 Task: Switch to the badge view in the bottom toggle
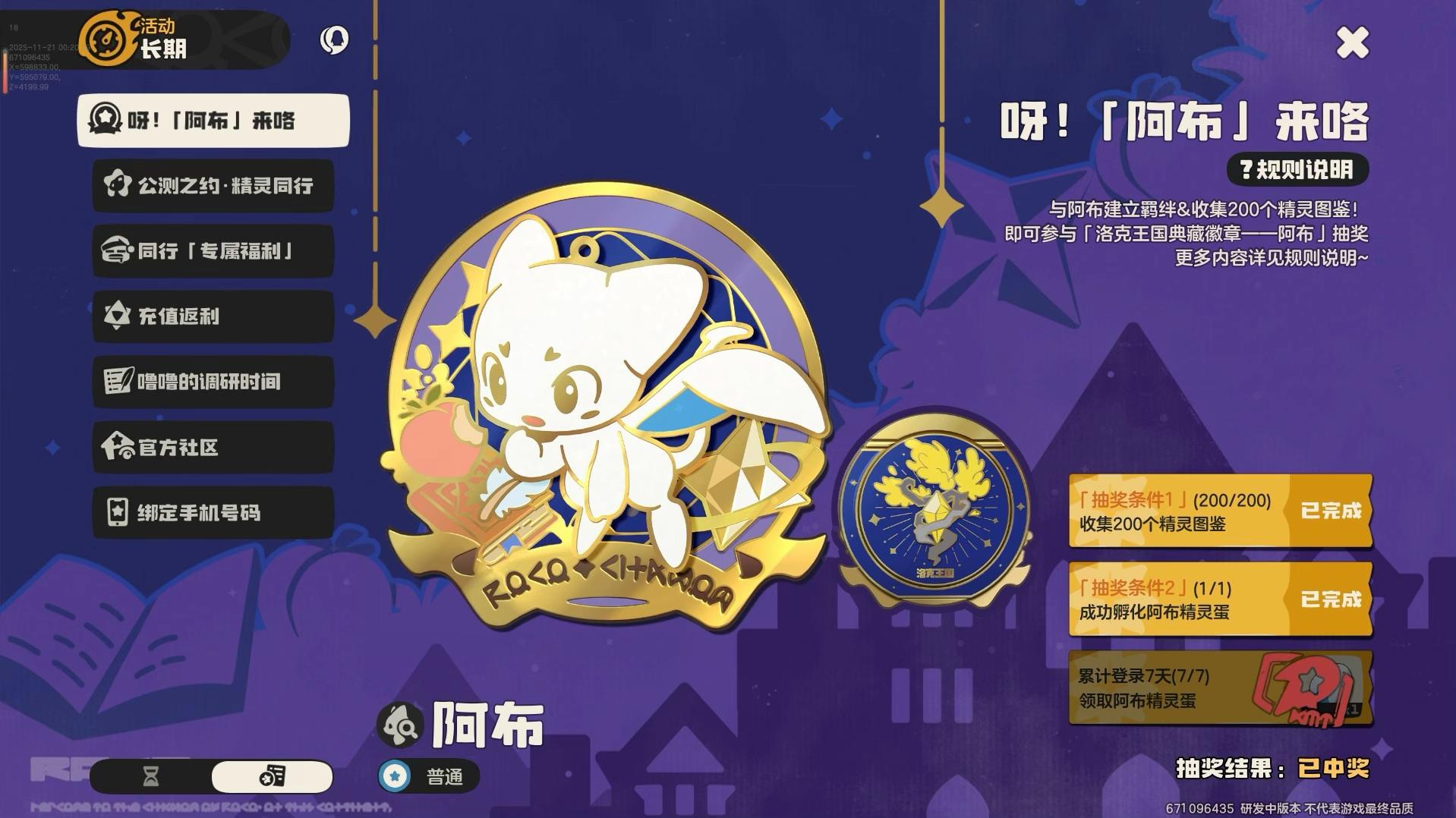(273, 776)
